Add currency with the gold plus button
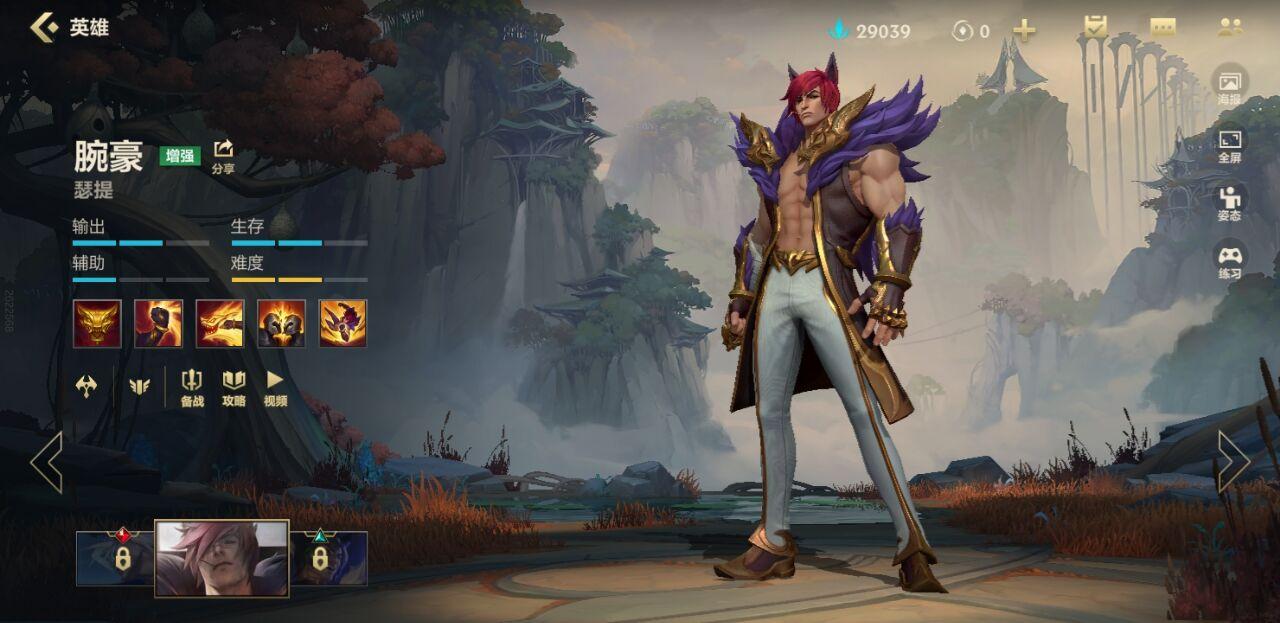 tap(1024, 30)
